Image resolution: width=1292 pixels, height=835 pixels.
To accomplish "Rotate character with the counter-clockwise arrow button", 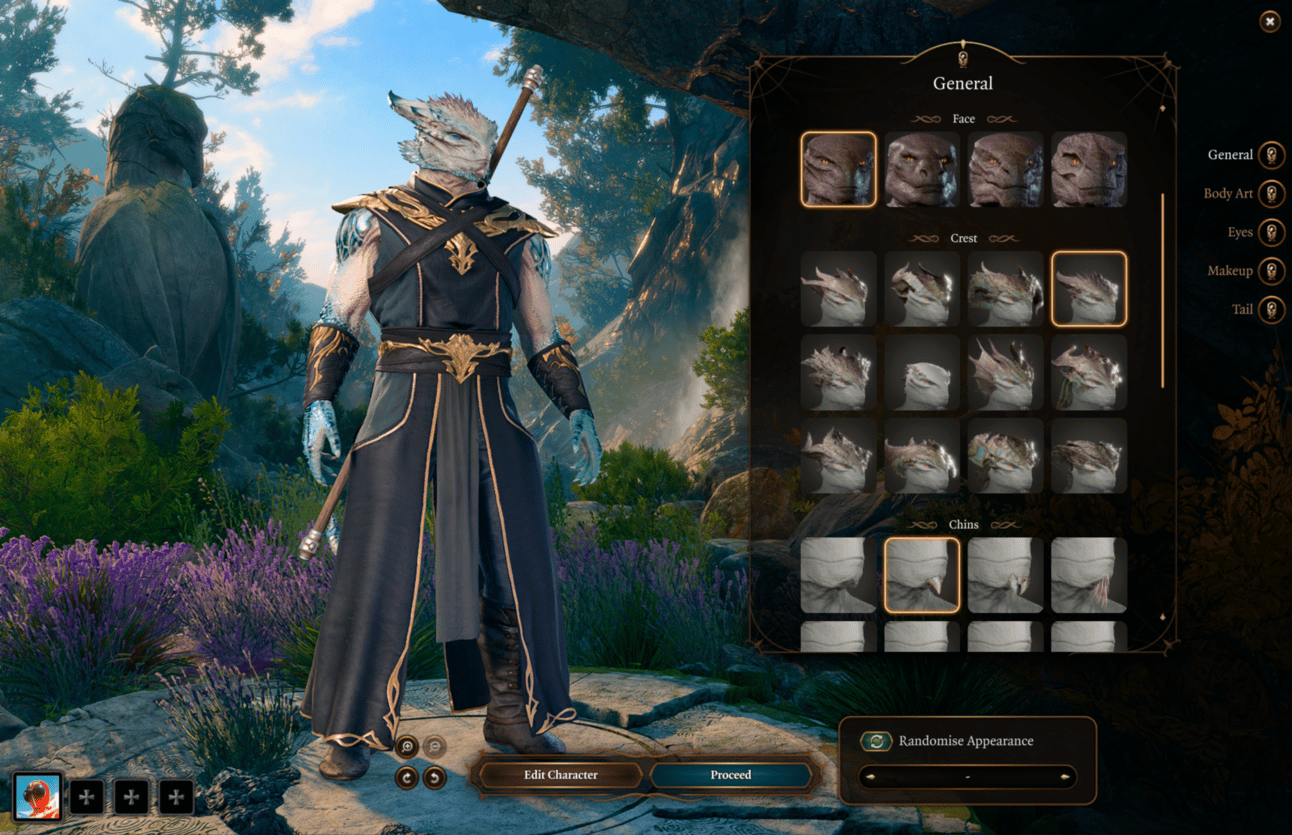I will point(434,777).
